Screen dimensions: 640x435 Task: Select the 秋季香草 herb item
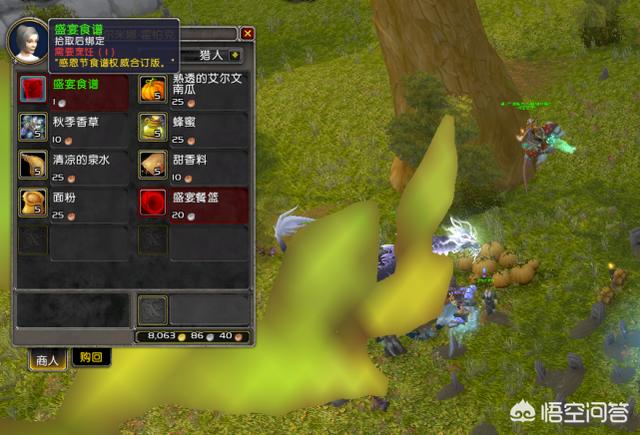tap(34, 128)
